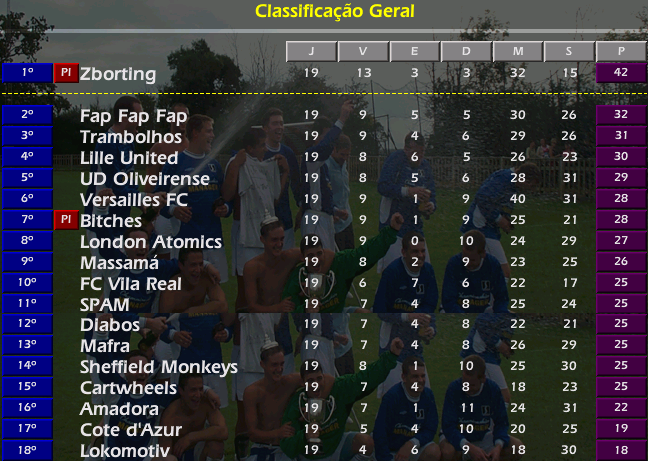Click the E column header
The width and height of the screenshot is (648, 461).
point(414,51)
